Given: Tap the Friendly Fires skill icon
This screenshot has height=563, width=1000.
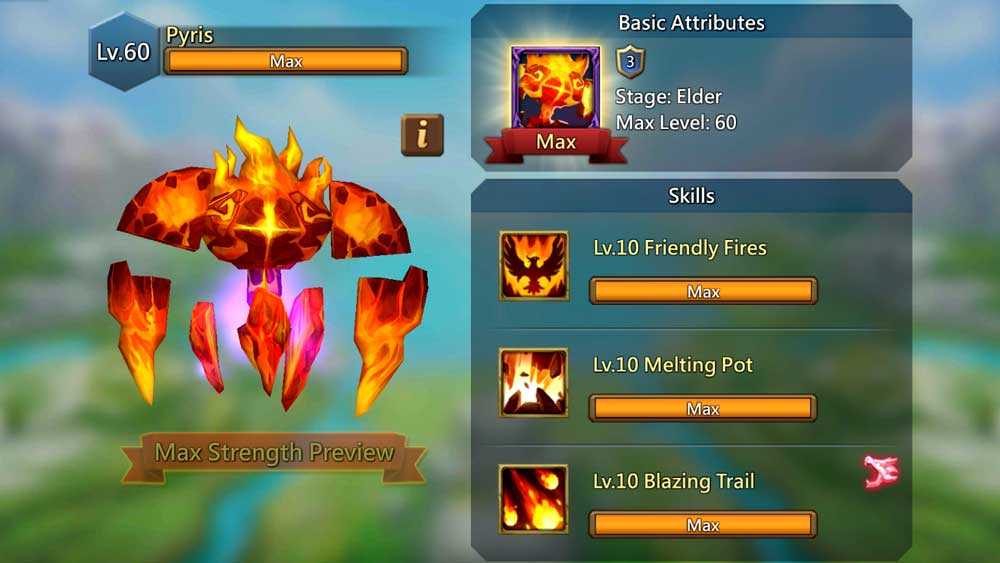Looking at the screenshot, I should tap(534, 266).
